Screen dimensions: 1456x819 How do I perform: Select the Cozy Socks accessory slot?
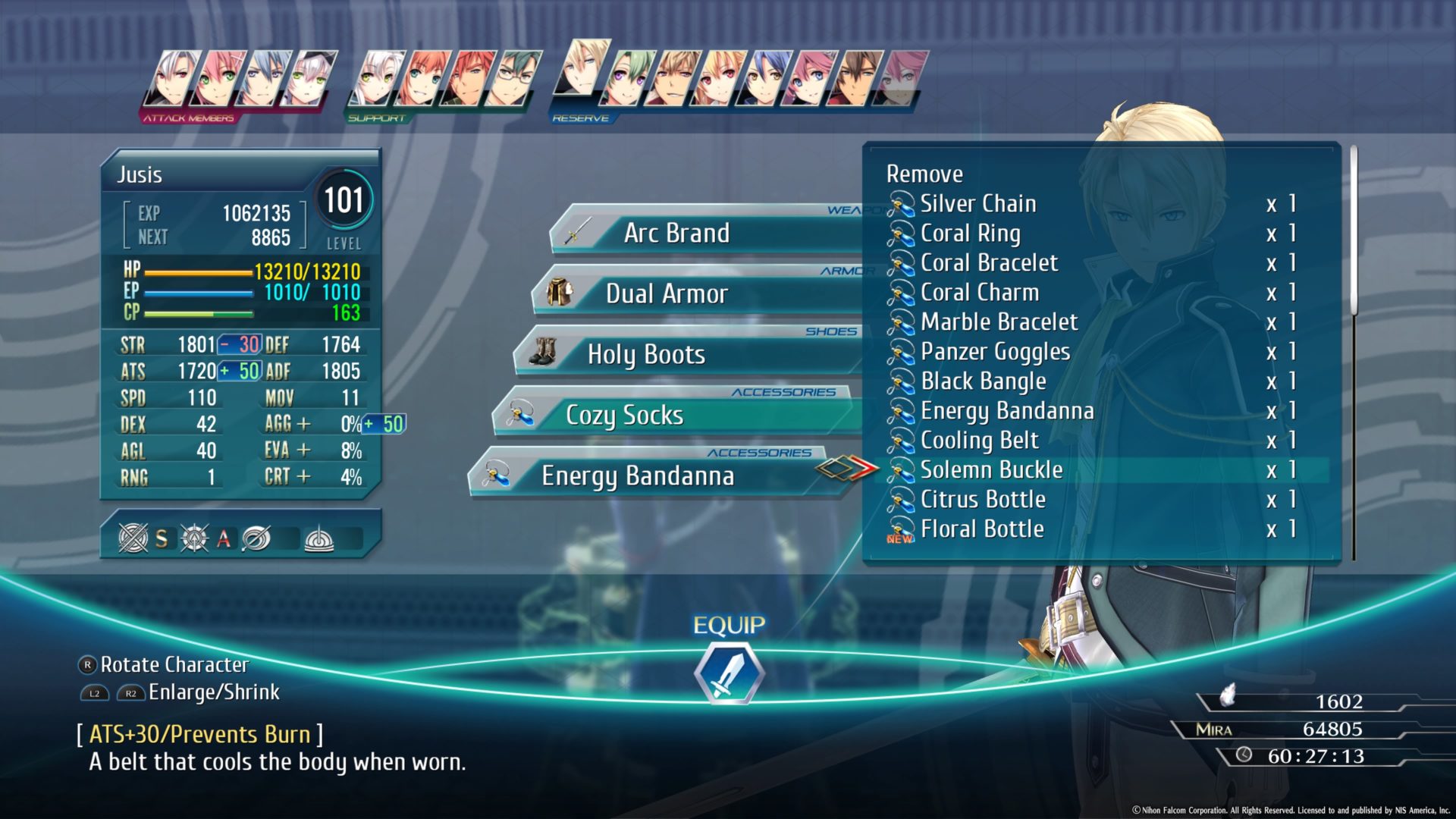(x=625, y=416)
